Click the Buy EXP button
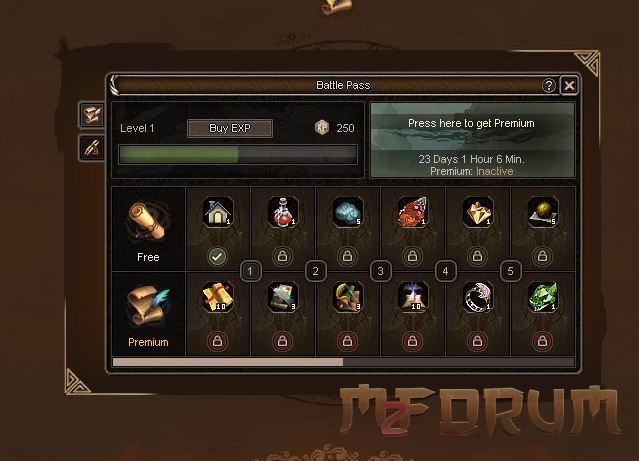The image size is (639, 461). 229,128
